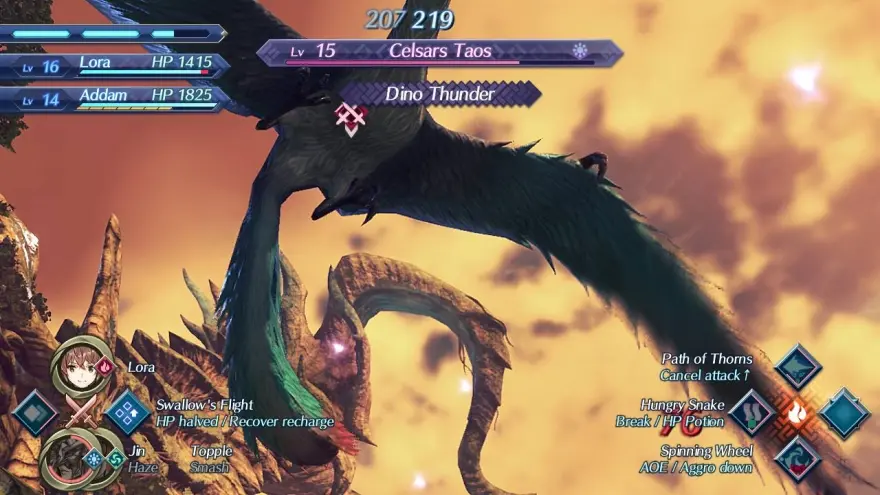Click the red flame badge on Lora's portrait
Viewport: 880px width, 495px height.
[107, 366]
